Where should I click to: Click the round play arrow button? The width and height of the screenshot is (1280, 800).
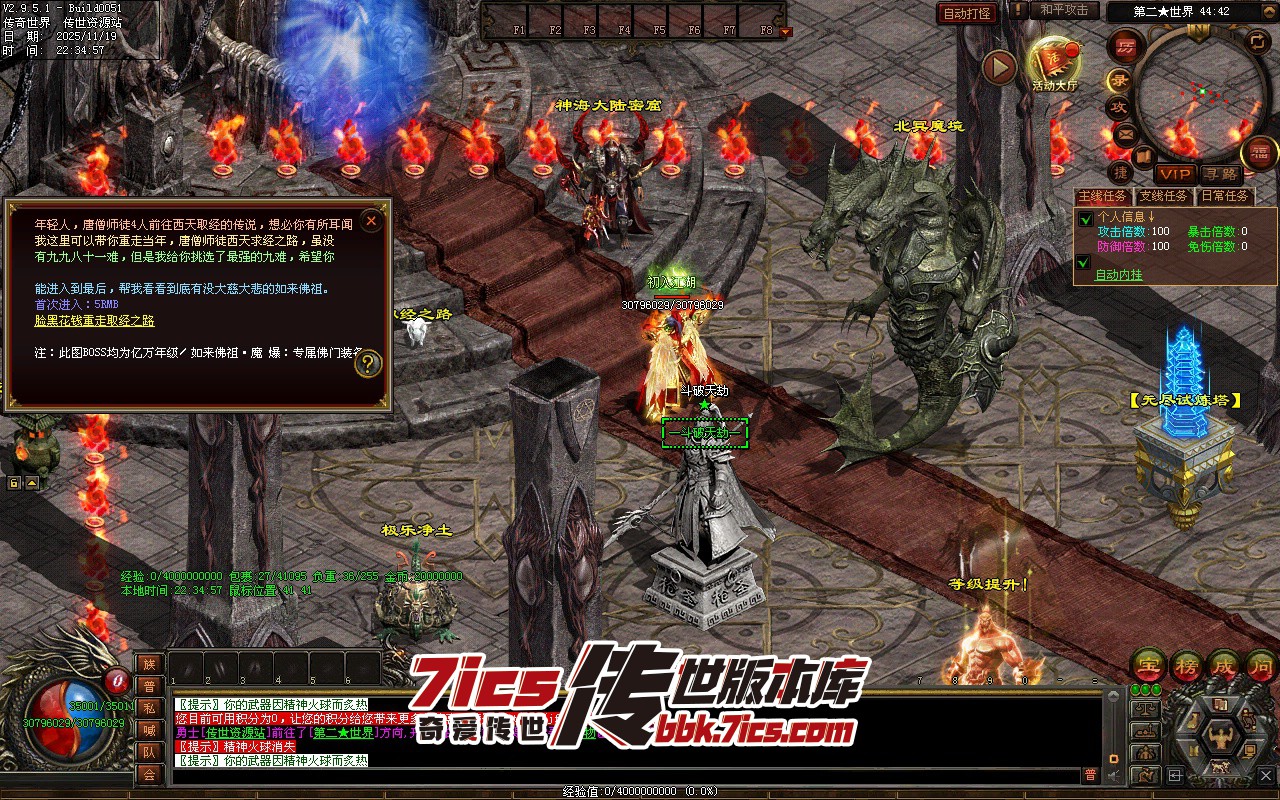coord(998,67)
